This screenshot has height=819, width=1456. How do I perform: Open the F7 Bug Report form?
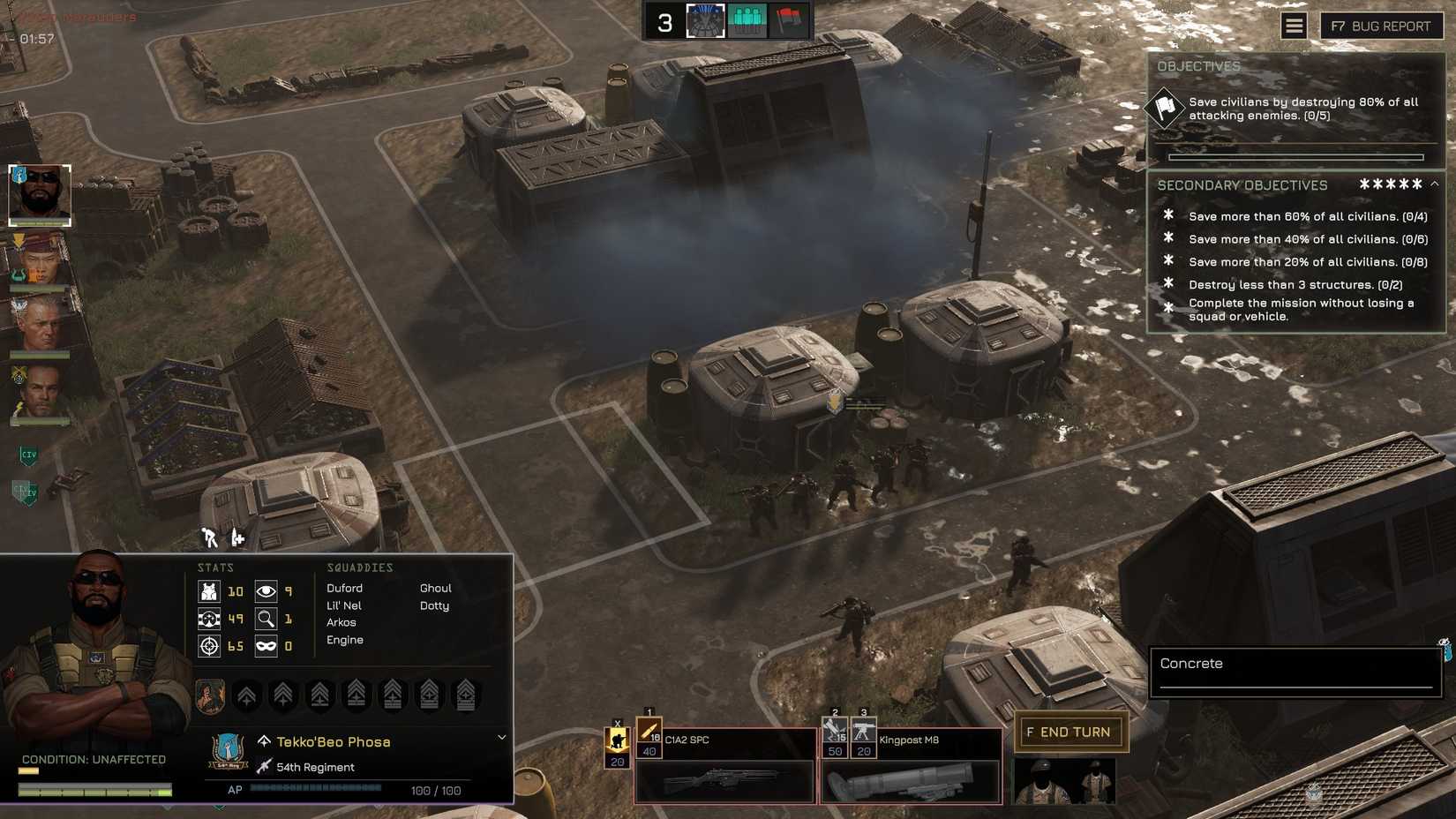pos(1381,26)
